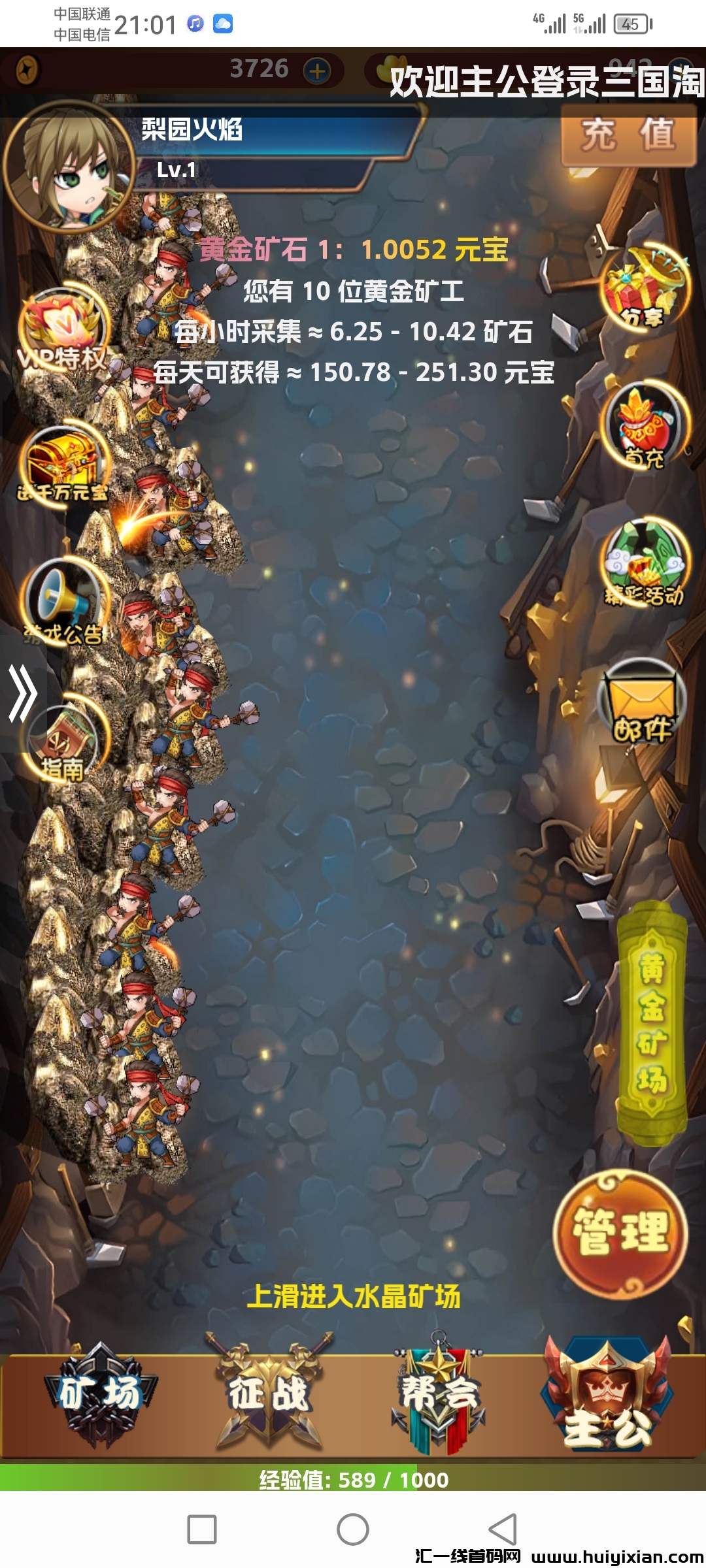This screenshot has height=1568, width=706.
Task: Expand the side panel double-arrow
Action: tap(22, 694)
